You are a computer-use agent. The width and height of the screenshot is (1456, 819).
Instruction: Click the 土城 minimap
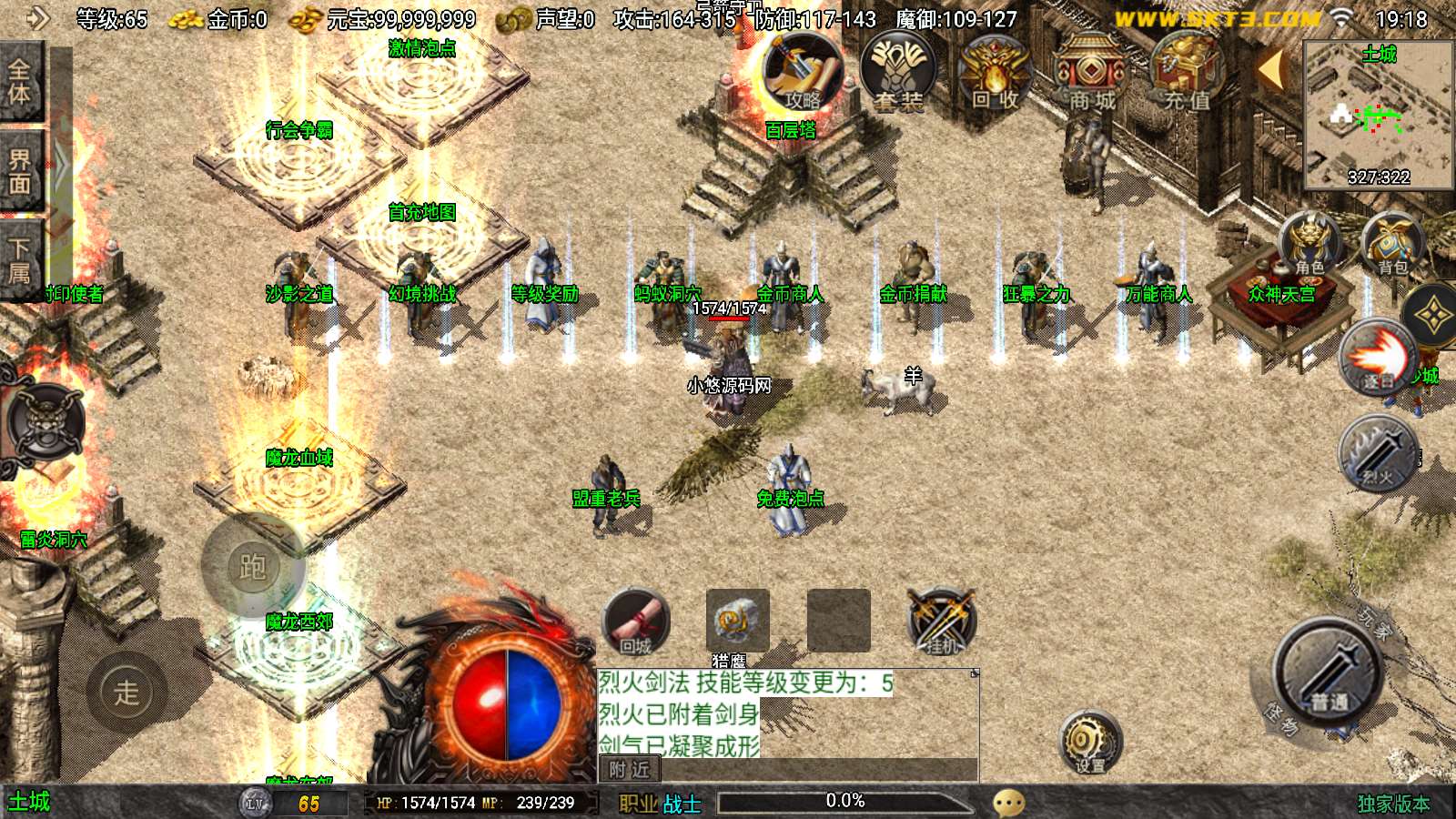1378,114
